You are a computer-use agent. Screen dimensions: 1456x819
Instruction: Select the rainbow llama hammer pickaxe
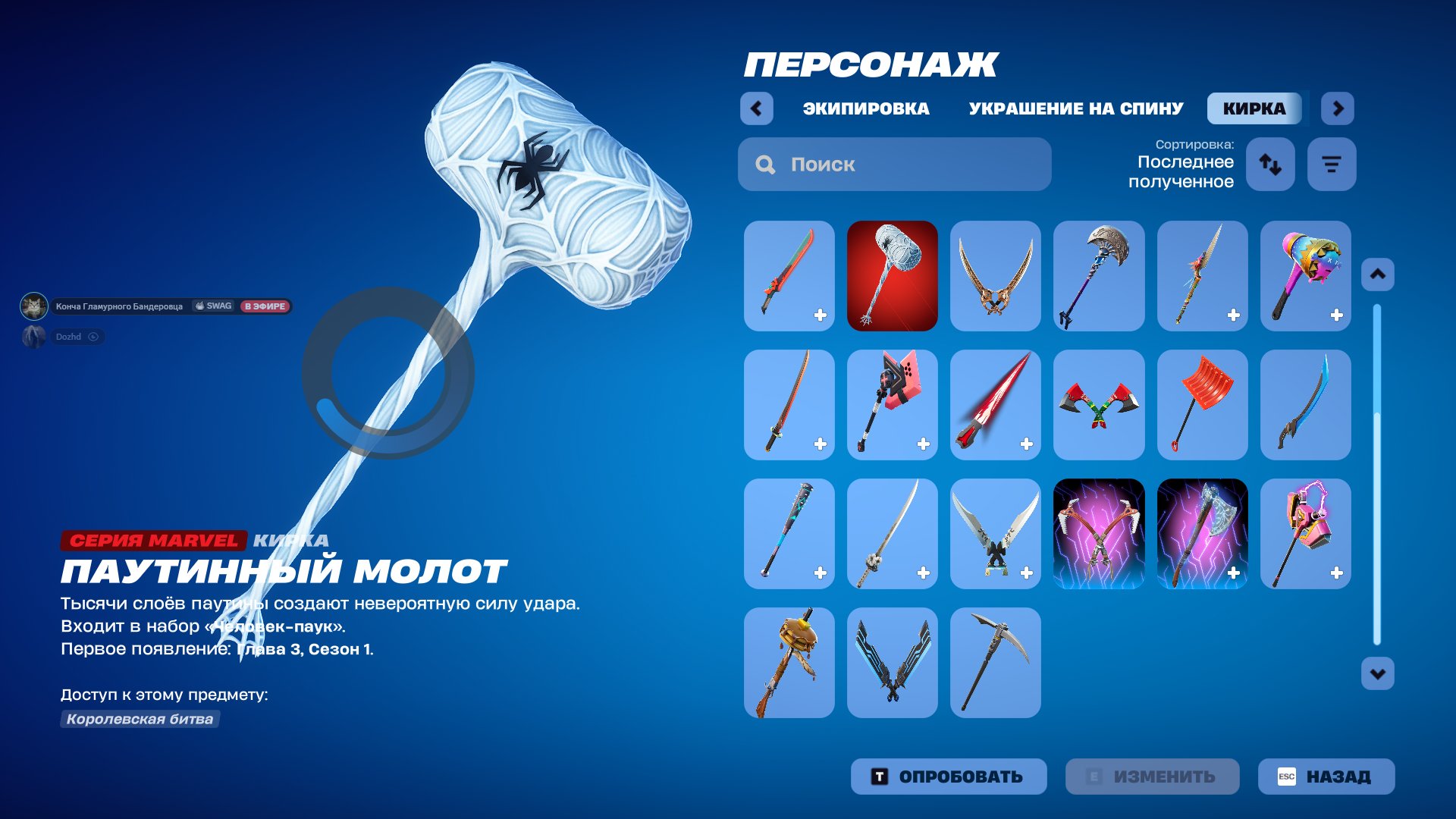pos(1305,276)
